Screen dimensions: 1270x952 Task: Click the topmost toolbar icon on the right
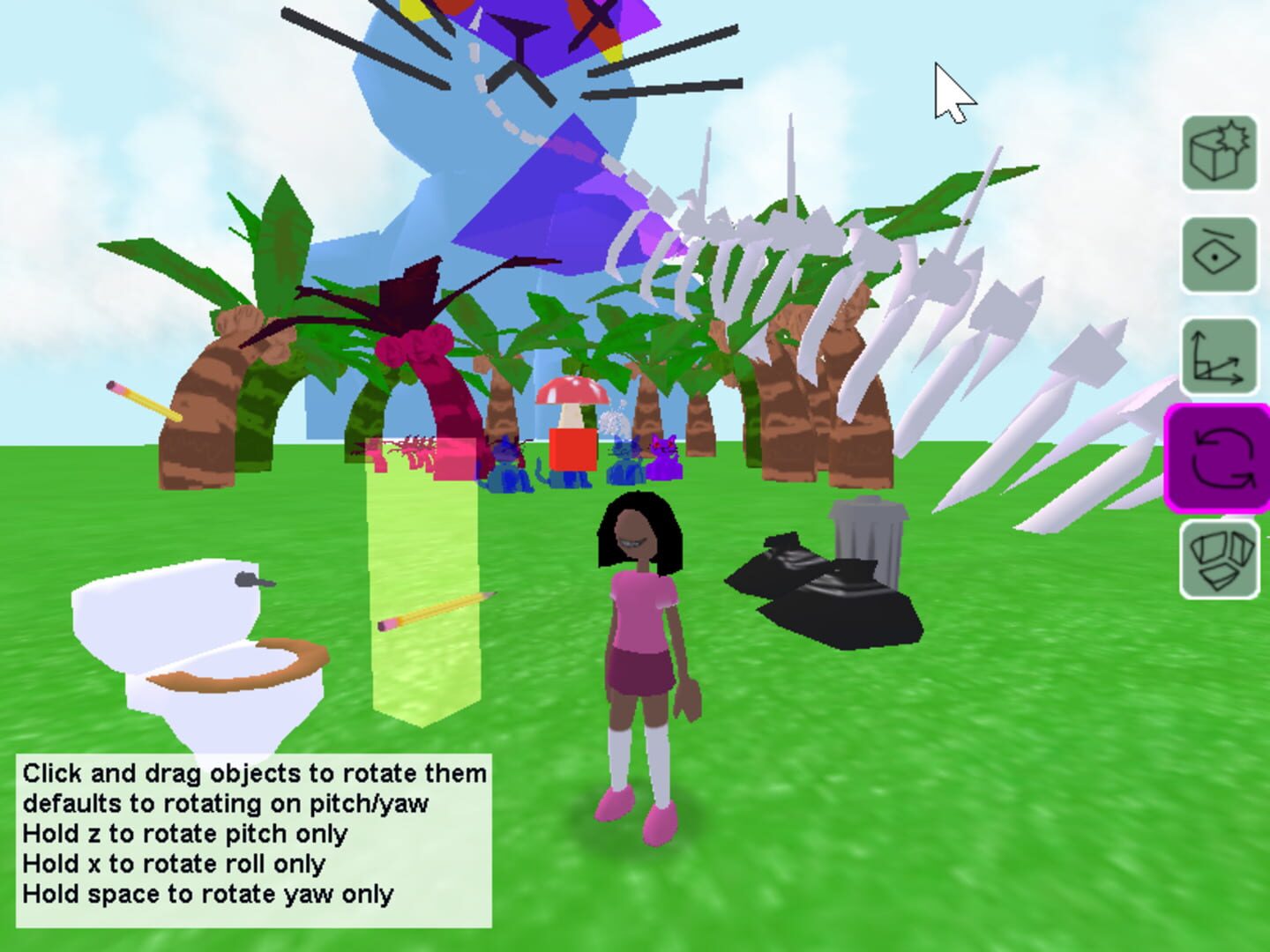1218,153
